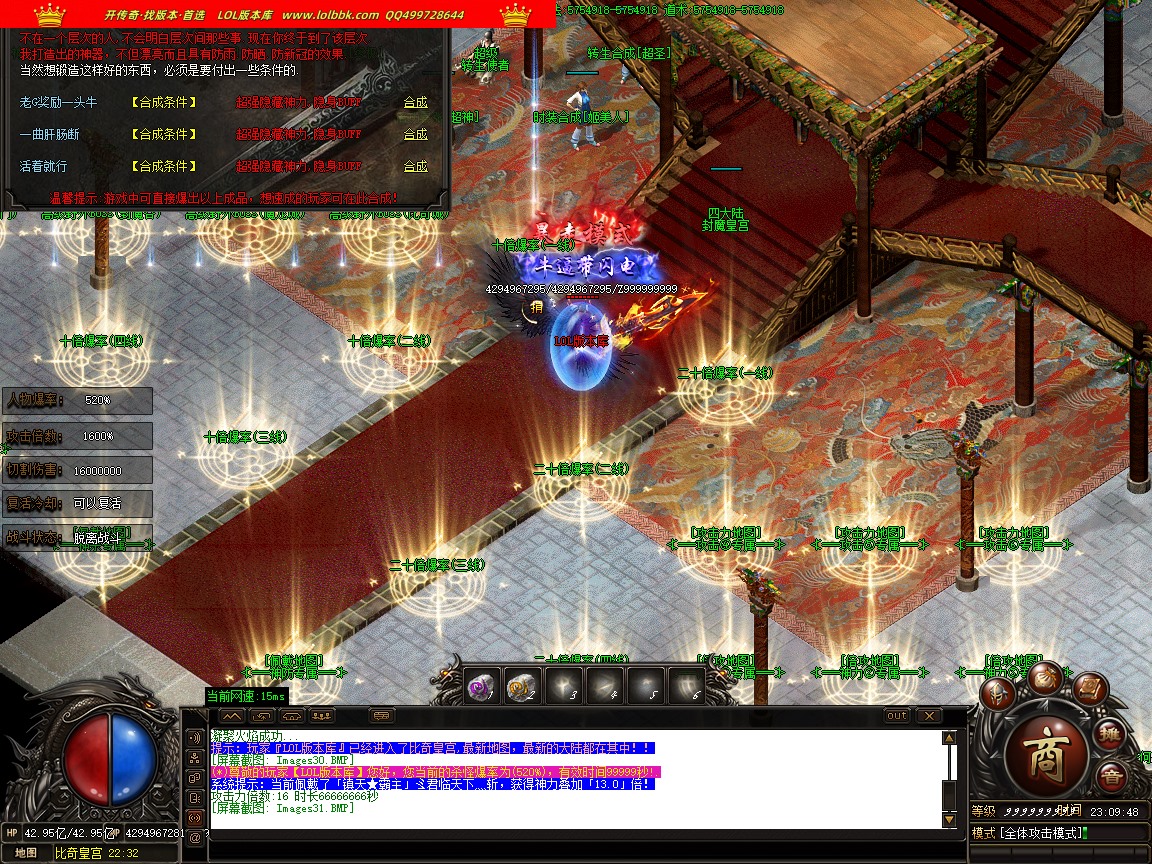Open the 地图 map button
The width and height of the screenshot is (1152, 864).
[26, 853]
